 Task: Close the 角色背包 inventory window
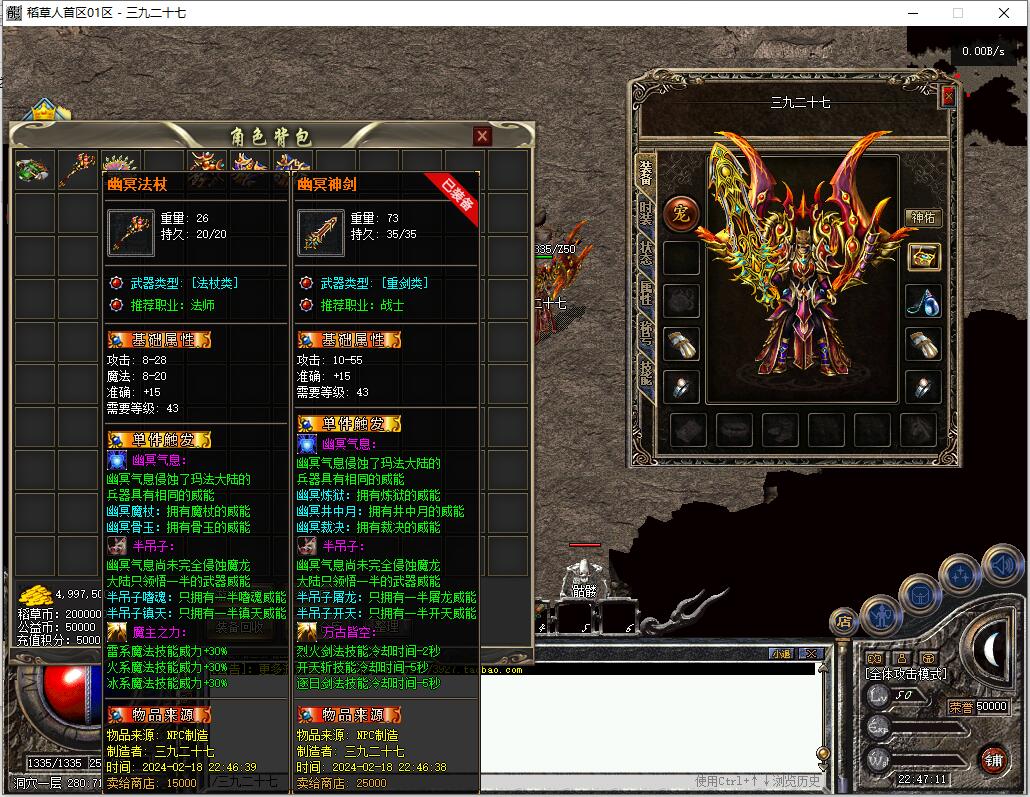point(482,136)
